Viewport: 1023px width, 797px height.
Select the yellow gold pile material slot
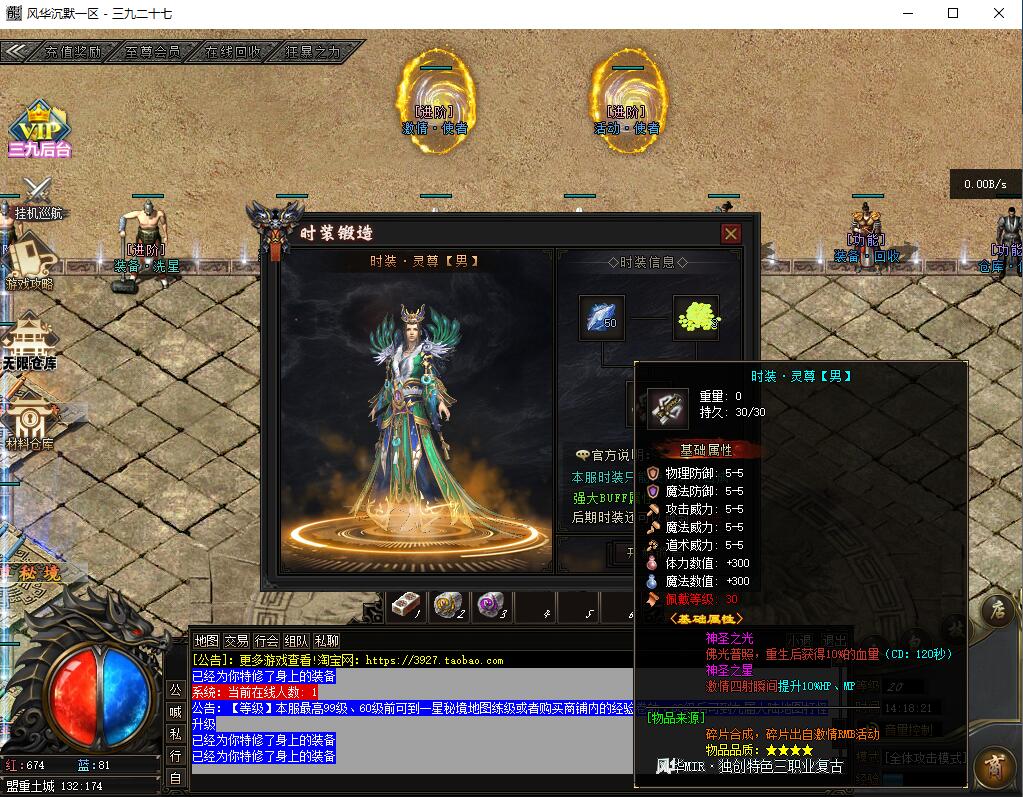click(x=696, y=318)
